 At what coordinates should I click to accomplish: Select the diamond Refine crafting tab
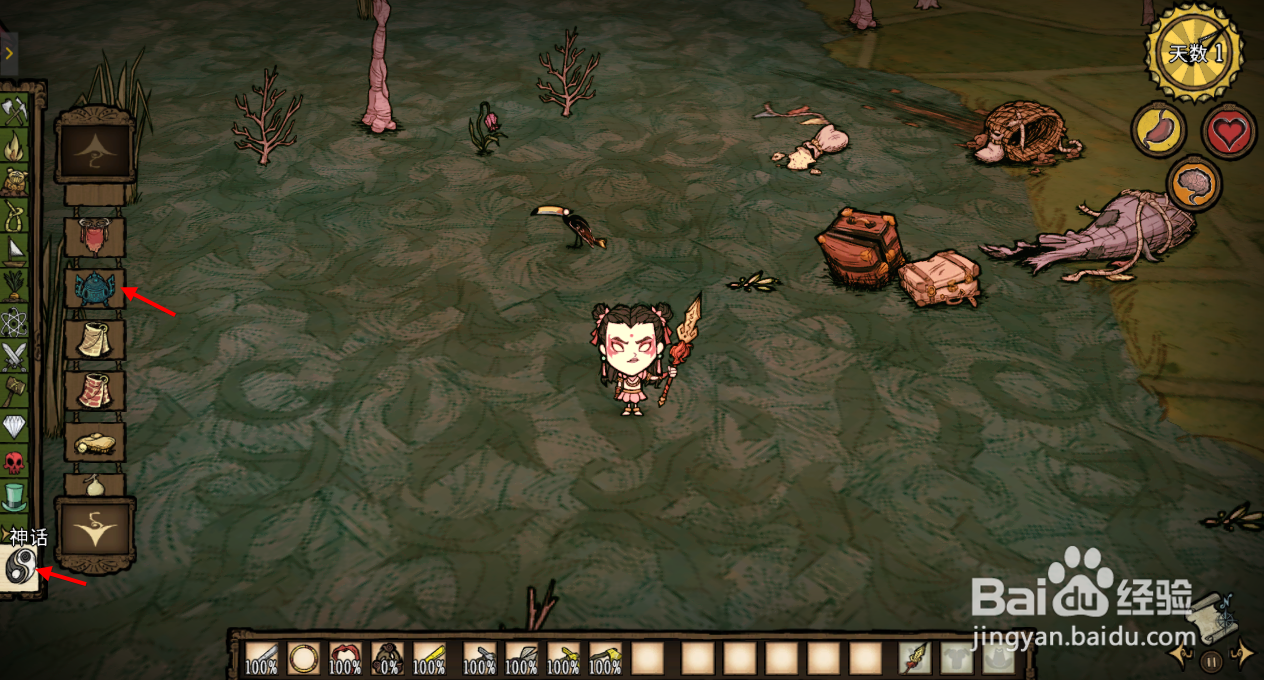[14, 426]
